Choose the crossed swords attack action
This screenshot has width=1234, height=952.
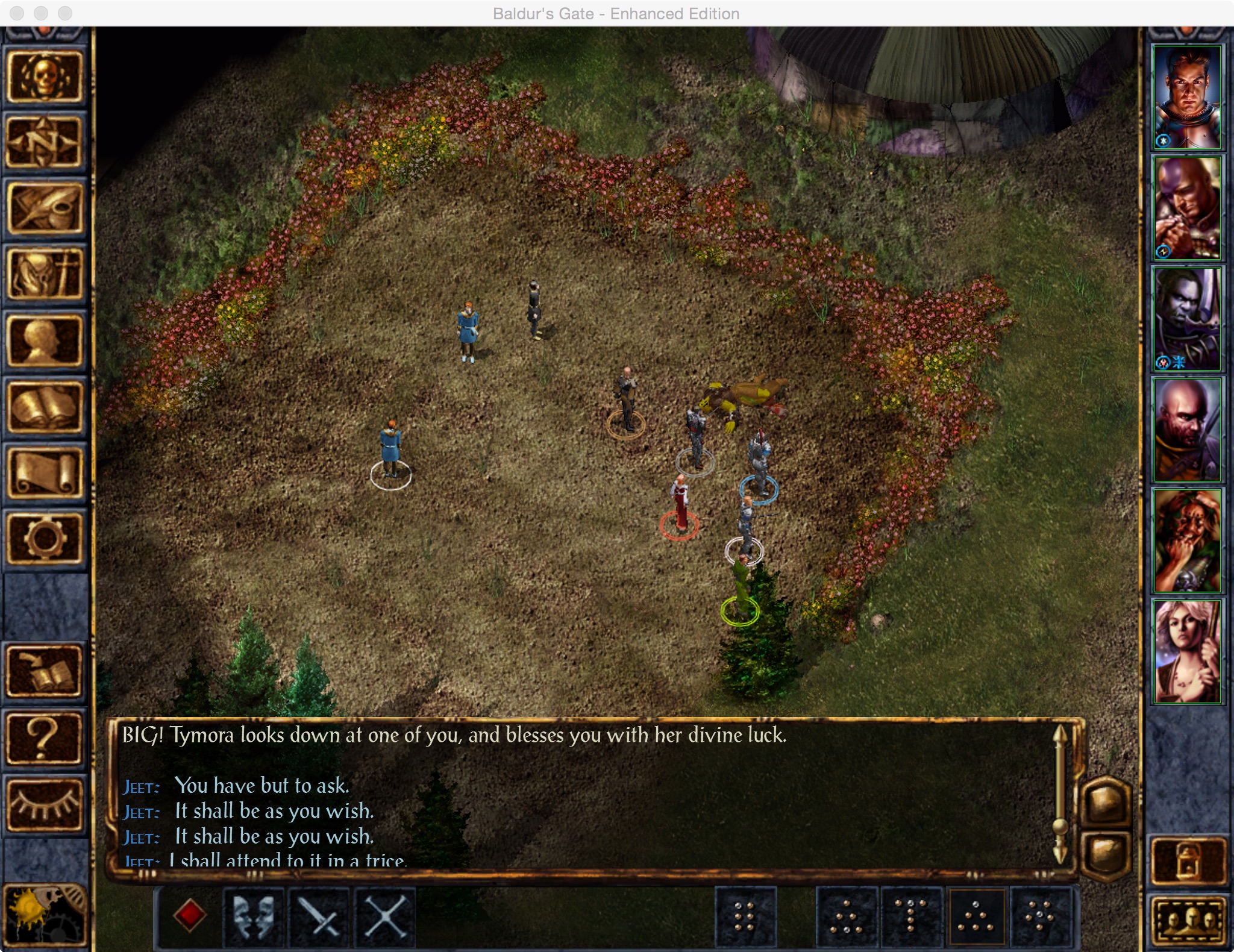coord(320,916)
